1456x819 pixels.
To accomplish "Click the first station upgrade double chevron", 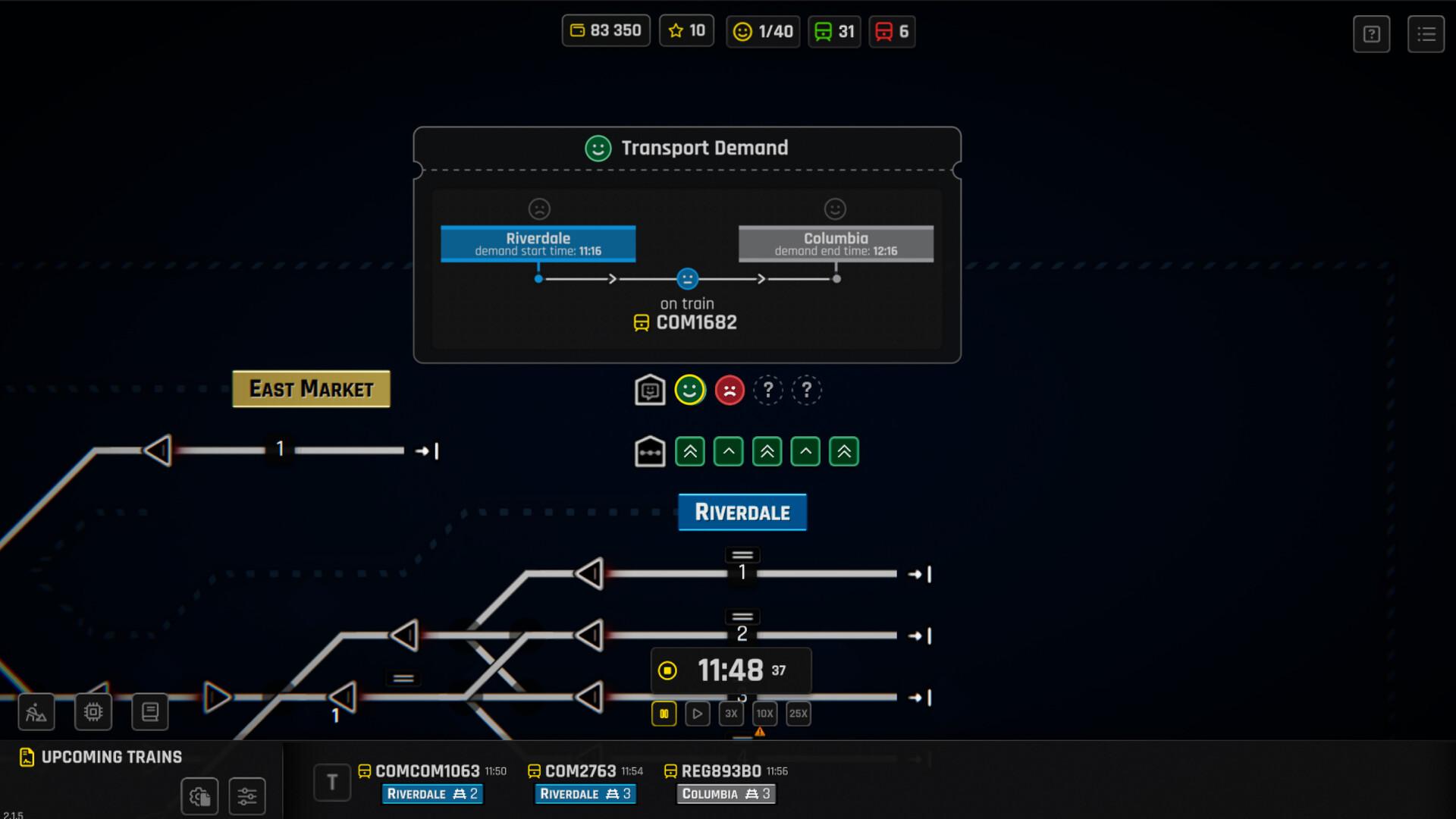I will (x=689, y=450).
